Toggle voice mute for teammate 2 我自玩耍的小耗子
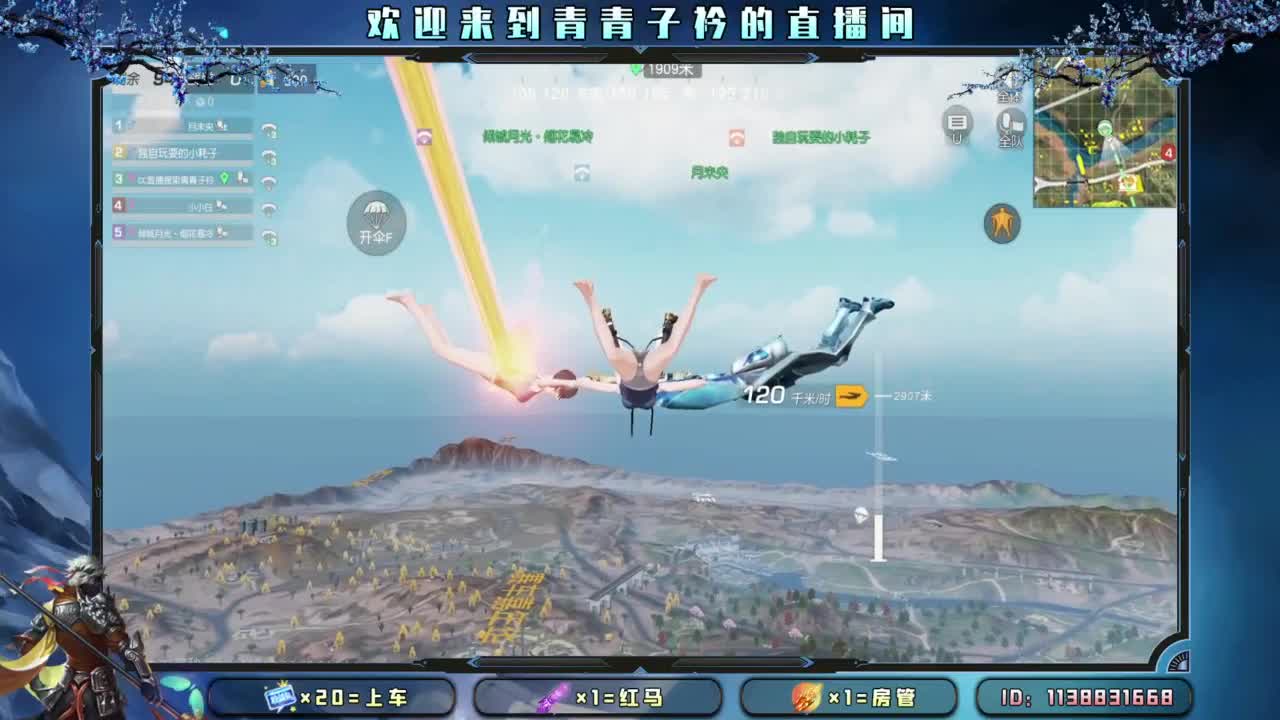Screen dimensions: 1280x720 click(268, 155)
